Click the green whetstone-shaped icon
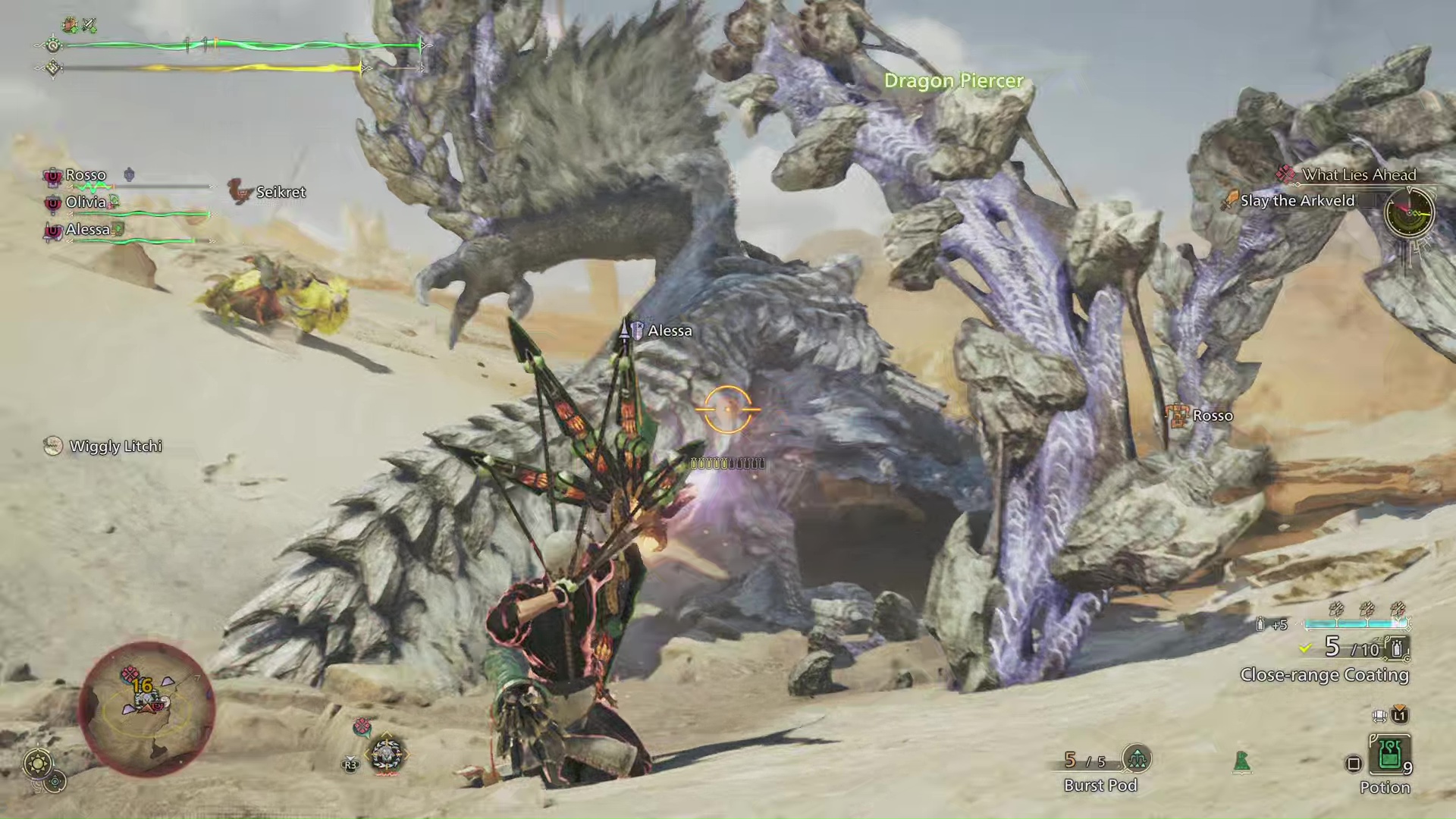The image size is (1456, 819). pyautogui.click(x=1241, y=761)
